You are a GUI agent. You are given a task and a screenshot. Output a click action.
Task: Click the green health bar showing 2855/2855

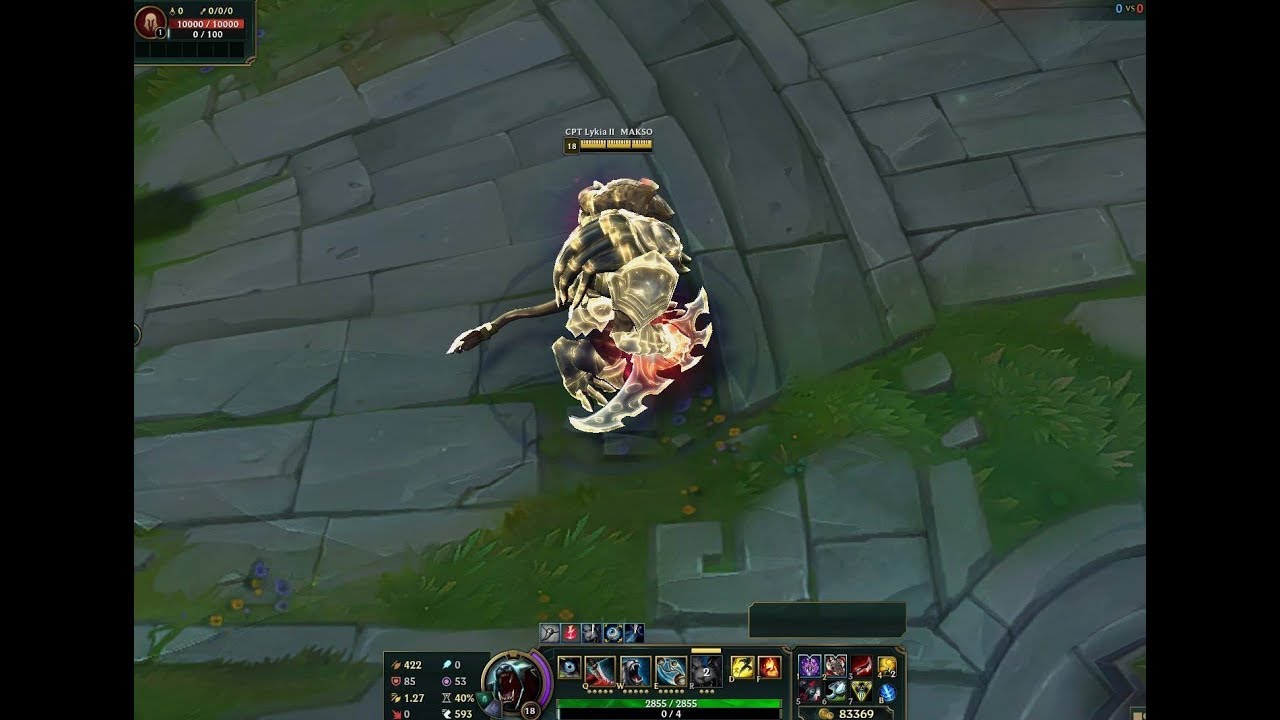click(x=669, y=702)
